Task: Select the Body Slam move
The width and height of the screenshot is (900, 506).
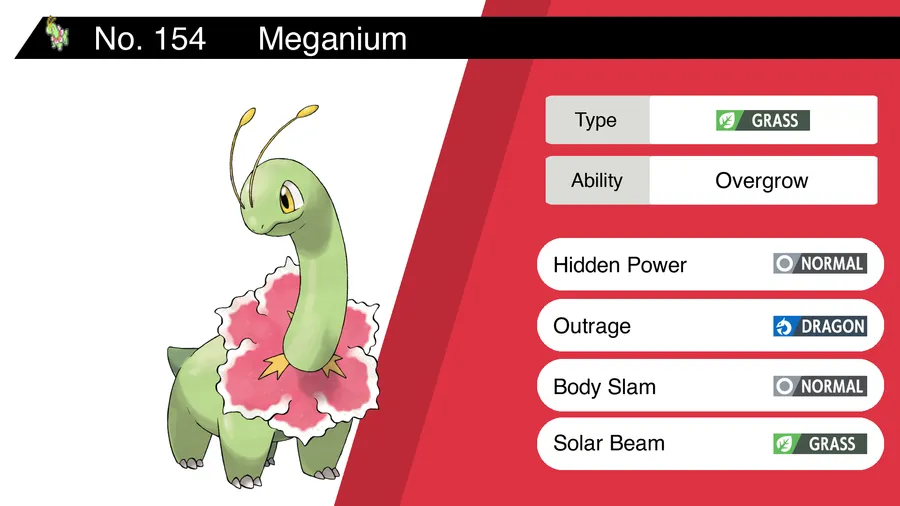Action: (x=710, y=386)
